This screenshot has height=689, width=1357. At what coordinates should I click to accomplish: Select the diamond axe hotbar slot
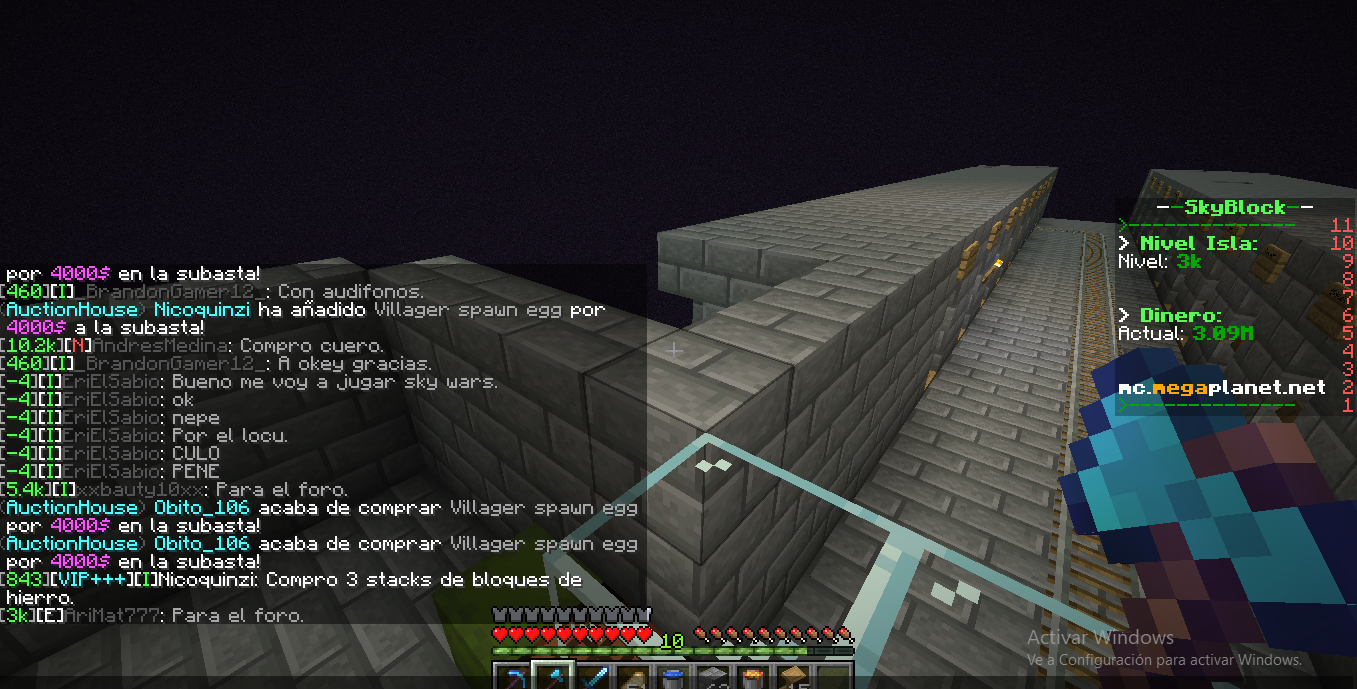553,679
